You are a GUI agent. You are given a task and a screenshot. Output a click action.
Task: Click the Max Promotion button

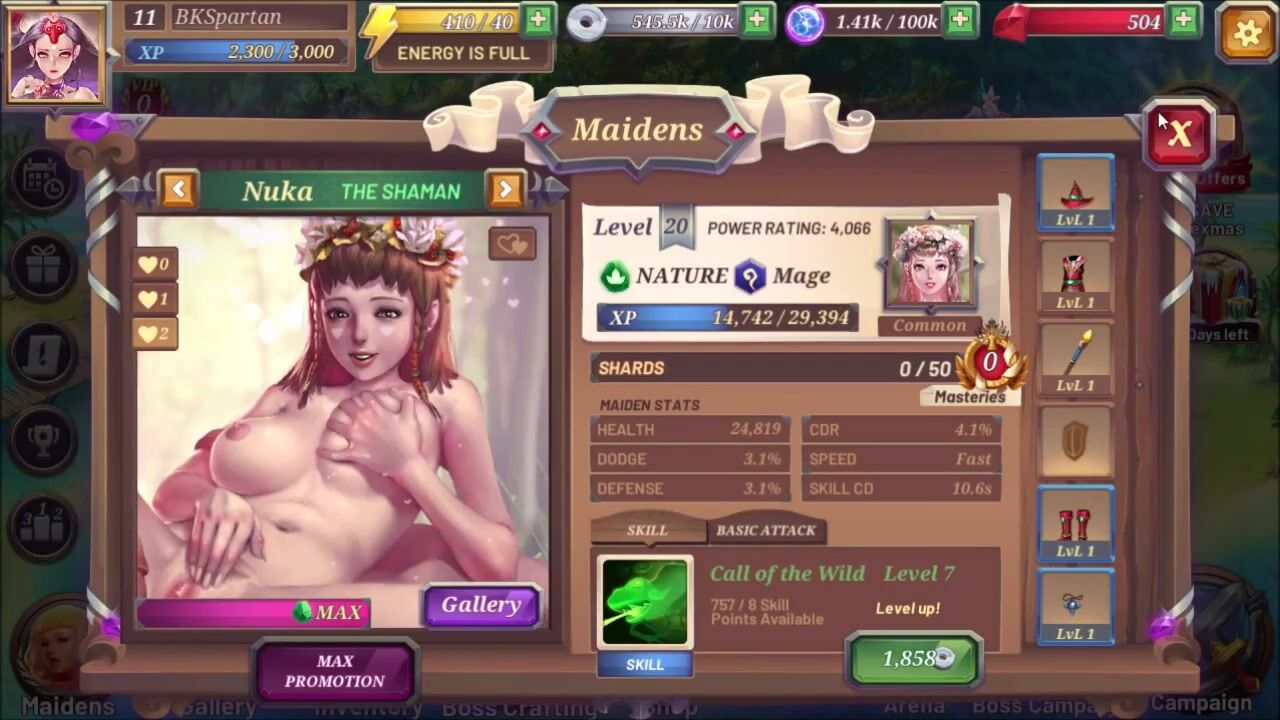(335, 671)
